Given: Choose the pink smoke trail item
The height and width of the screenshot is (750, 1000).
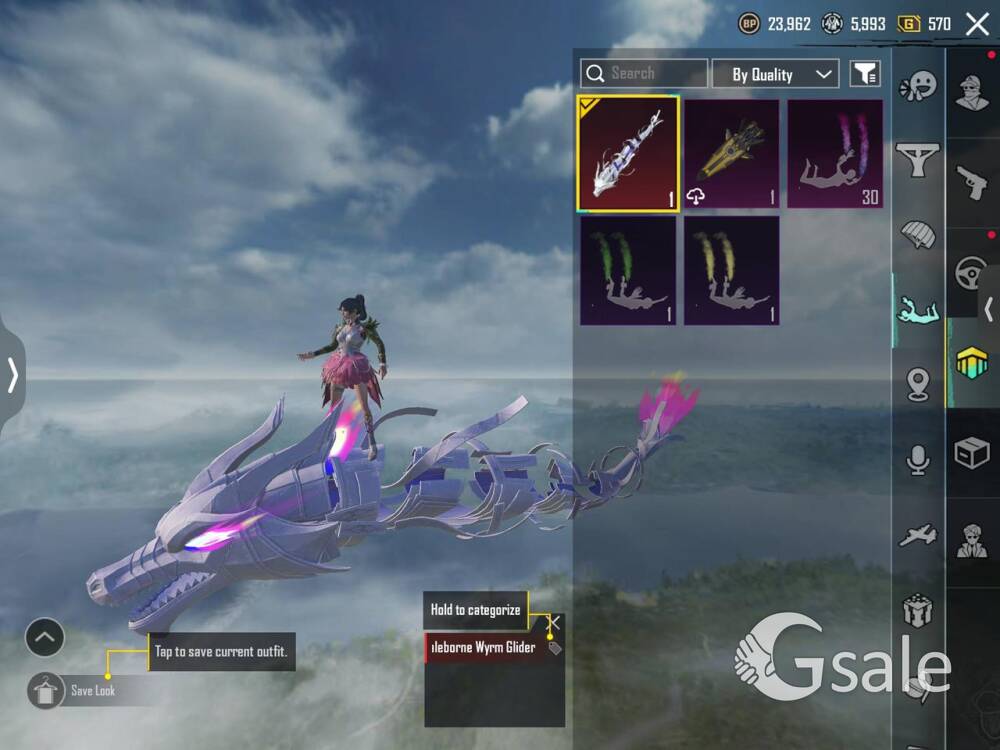Looking at the screenshot, I should (835, 153).
